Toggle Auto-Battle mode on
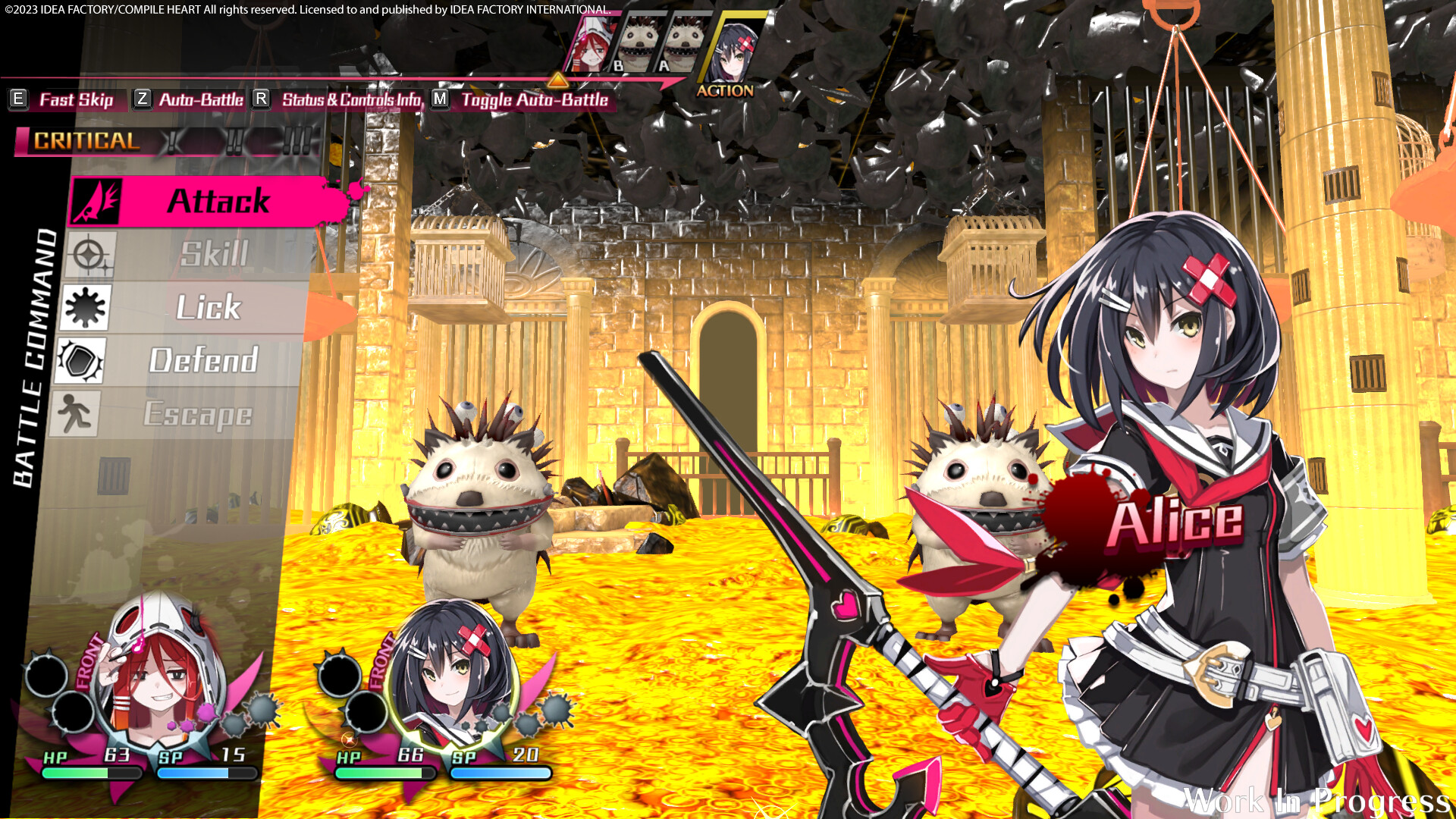 pos(533,99)
